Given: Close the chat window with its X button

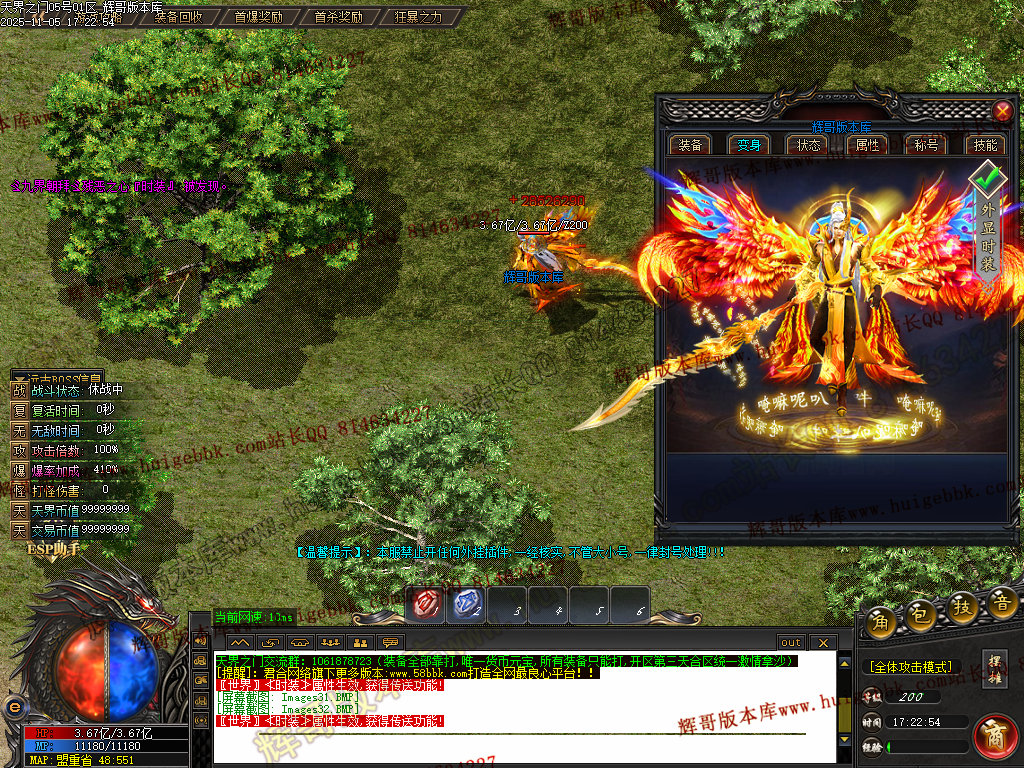Looking at the screenshot, I should pos(822,642).
